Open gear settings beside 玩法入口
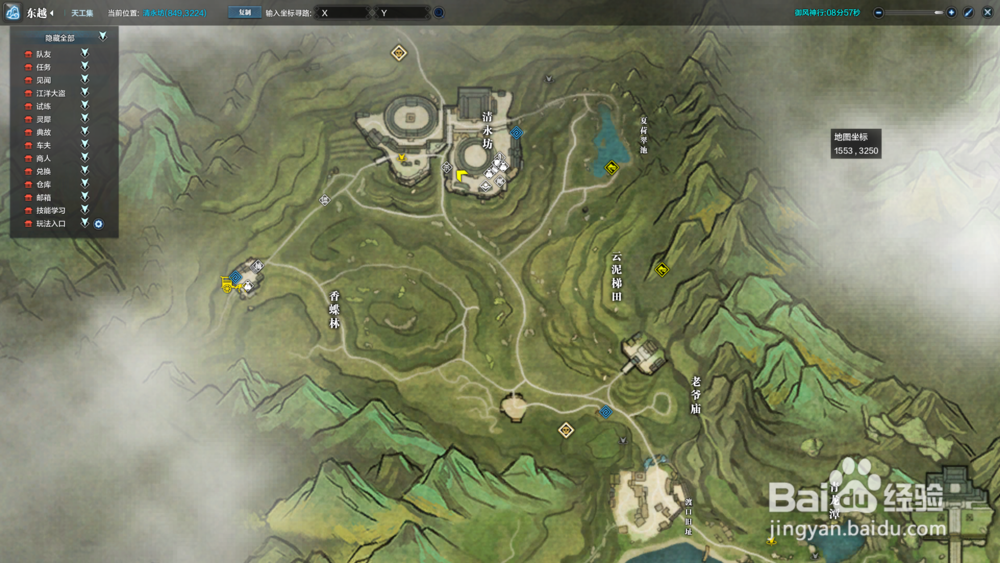 pyautogui.click(x=99, y=224)
